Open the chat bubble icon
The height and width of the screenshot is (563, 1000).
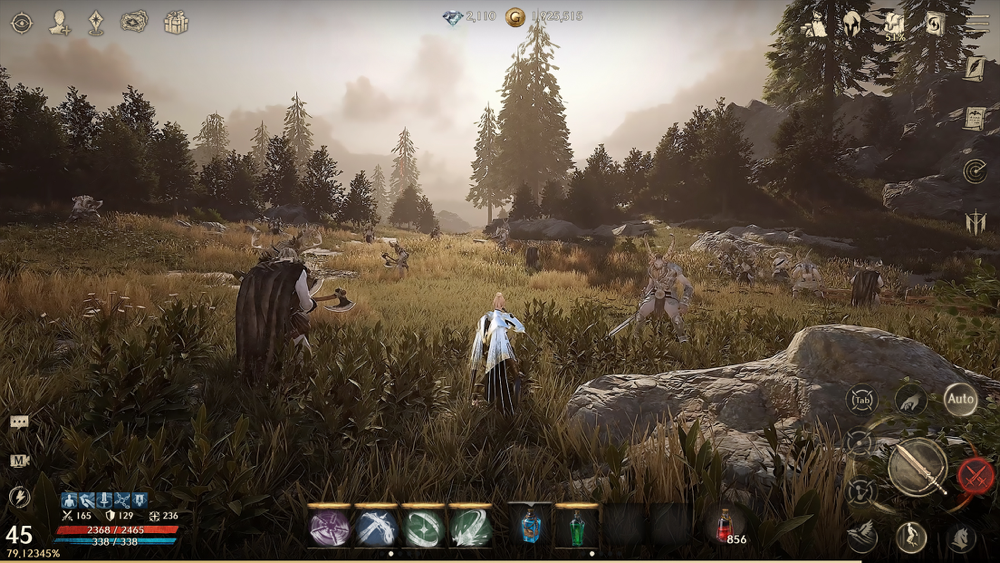pos(19,422)
